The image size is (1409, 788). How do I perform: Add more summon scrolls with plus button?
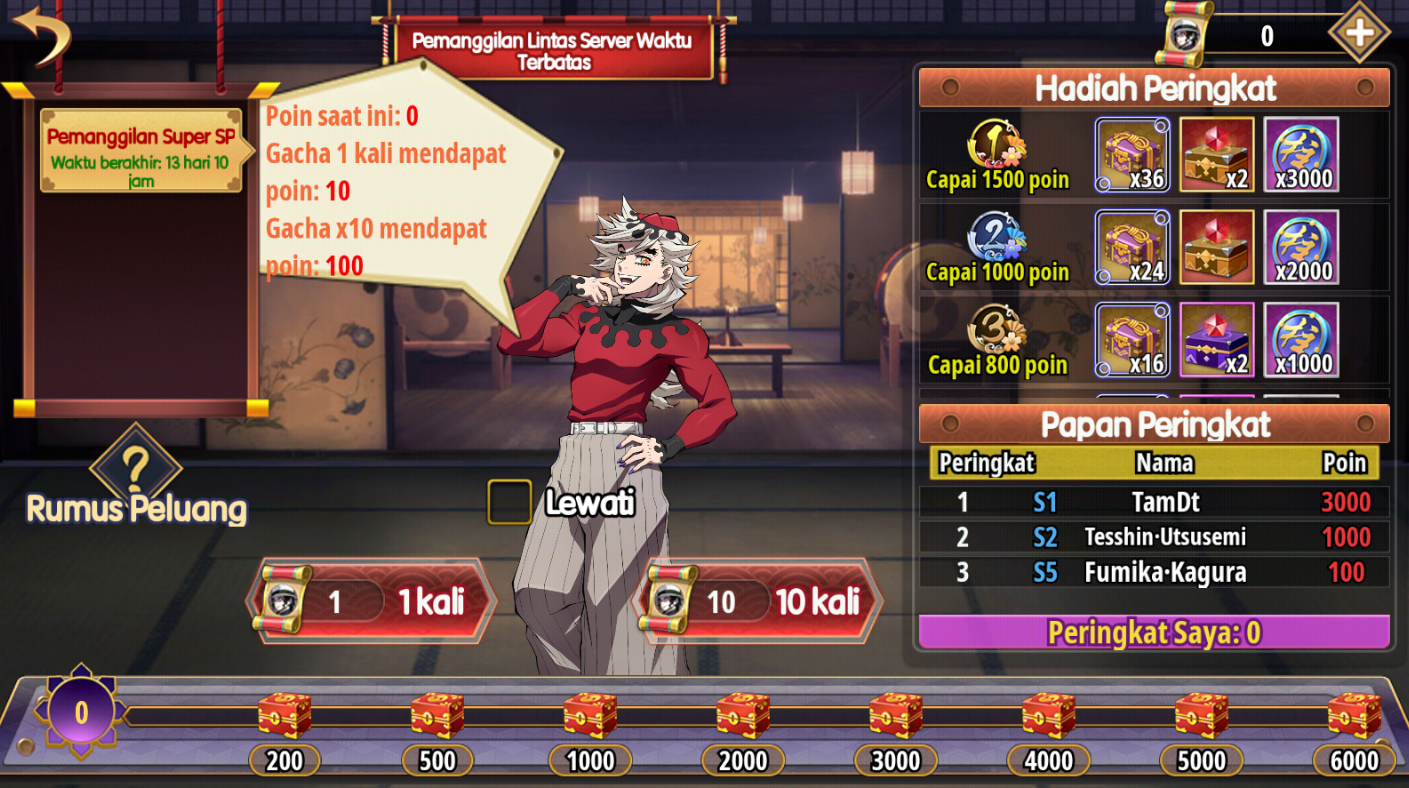click(x=1358, y=33)
